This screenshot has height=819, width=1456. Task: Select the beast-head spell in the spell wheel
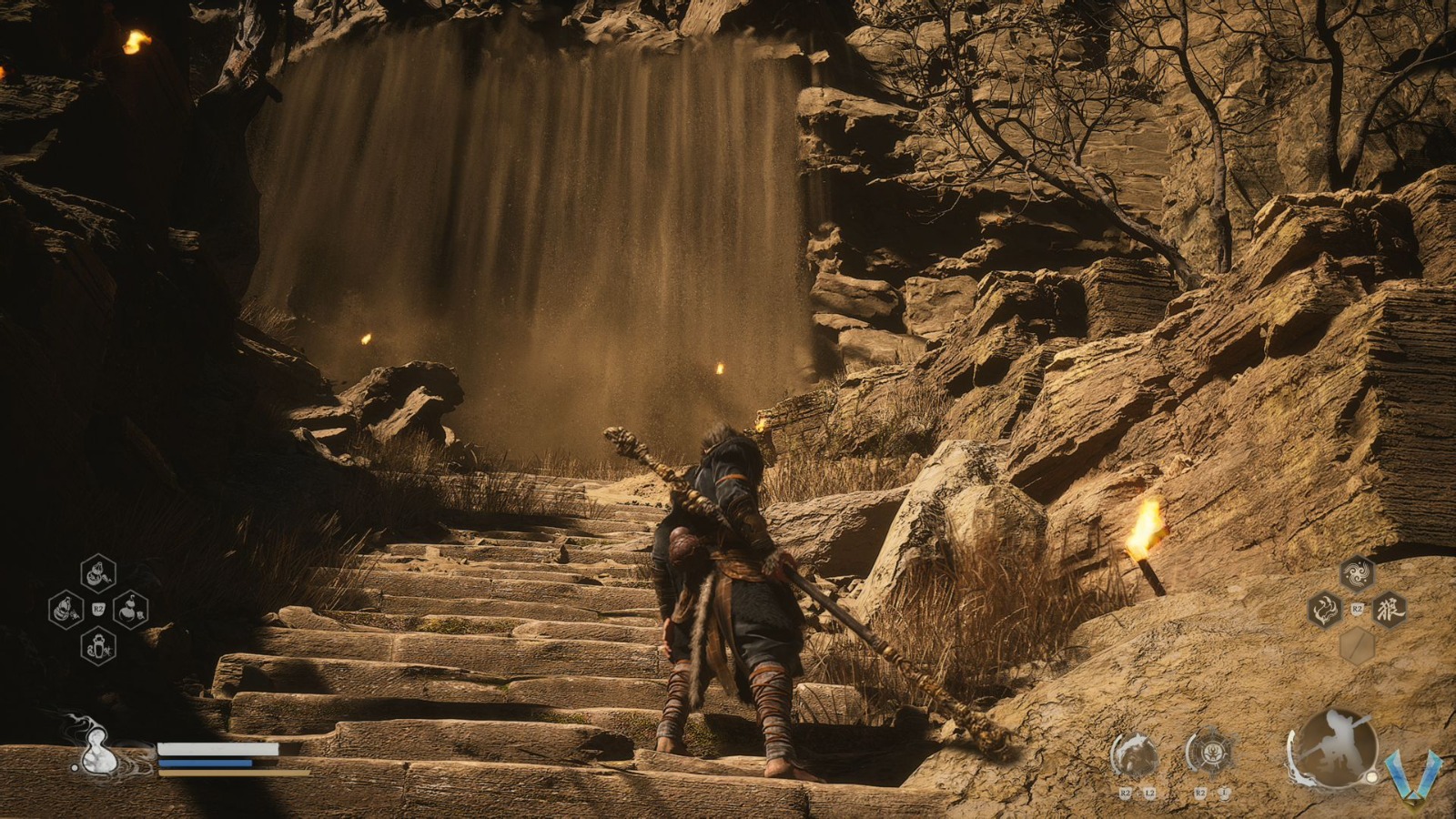[x=1325, y=610]
